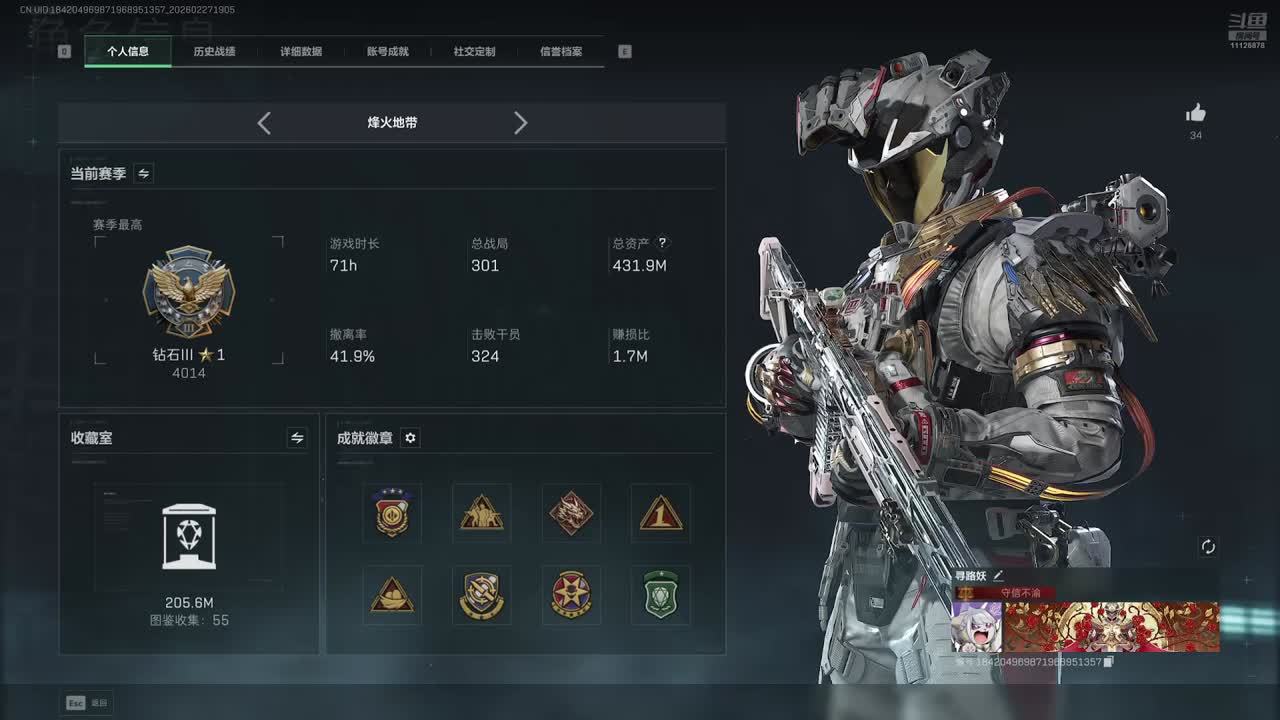Go to the 社交定制 tab
Screen dimensions: 1280x720
pos(474,51)
